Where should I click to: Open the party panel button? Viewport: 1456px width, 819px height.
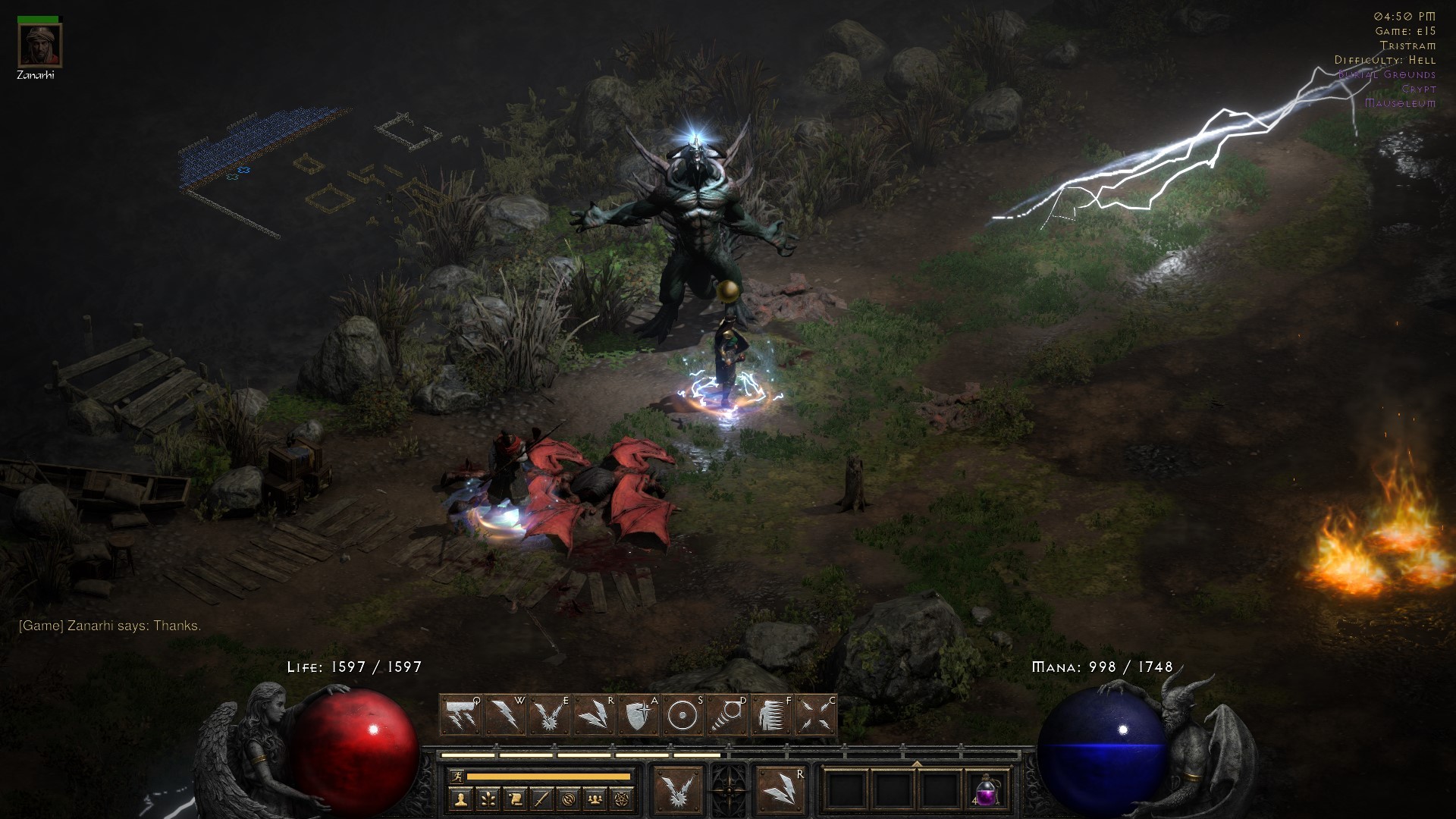tap(595, 799)
